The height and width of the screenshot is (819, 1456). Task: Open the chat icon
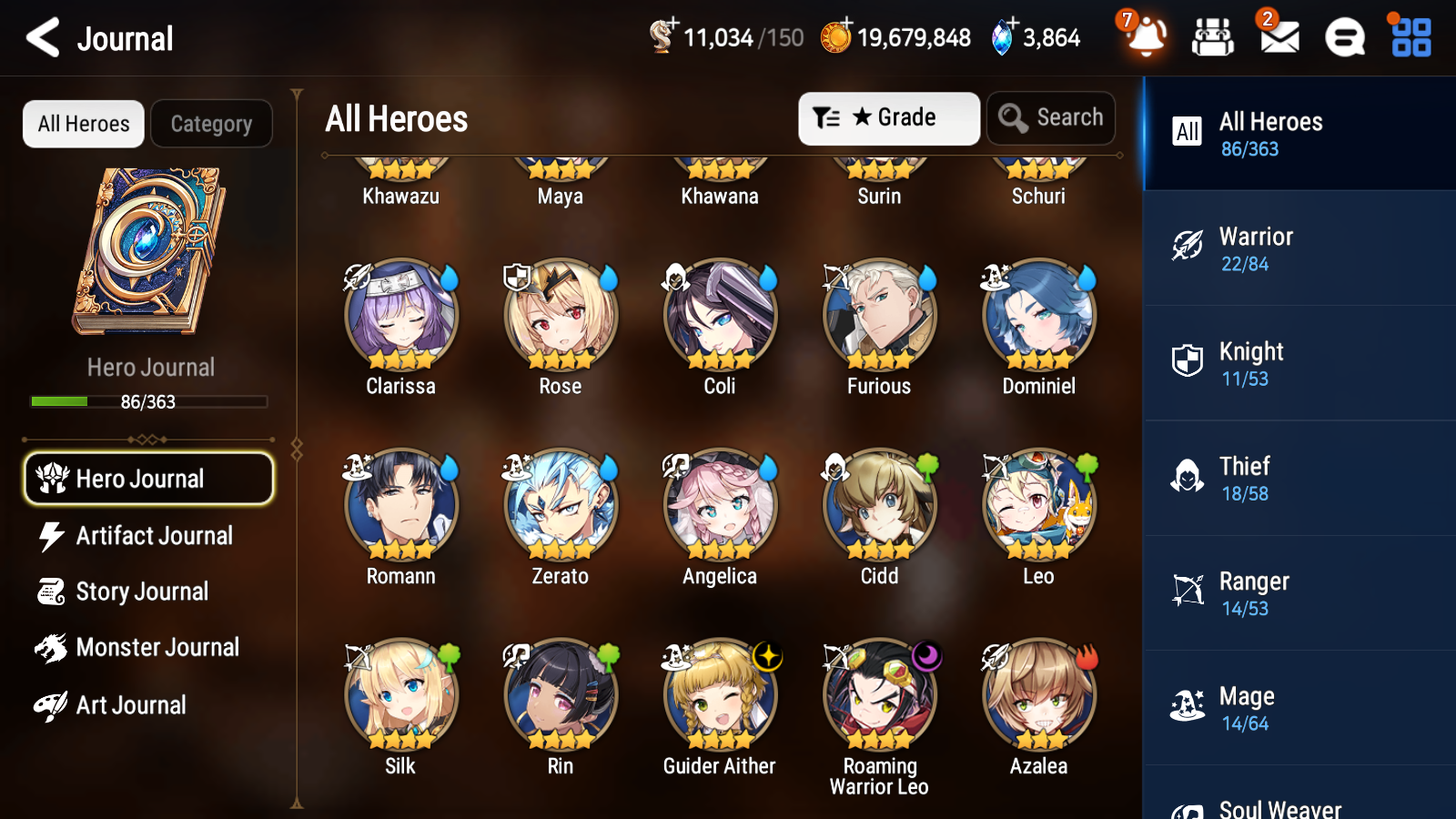point(1344,37)
